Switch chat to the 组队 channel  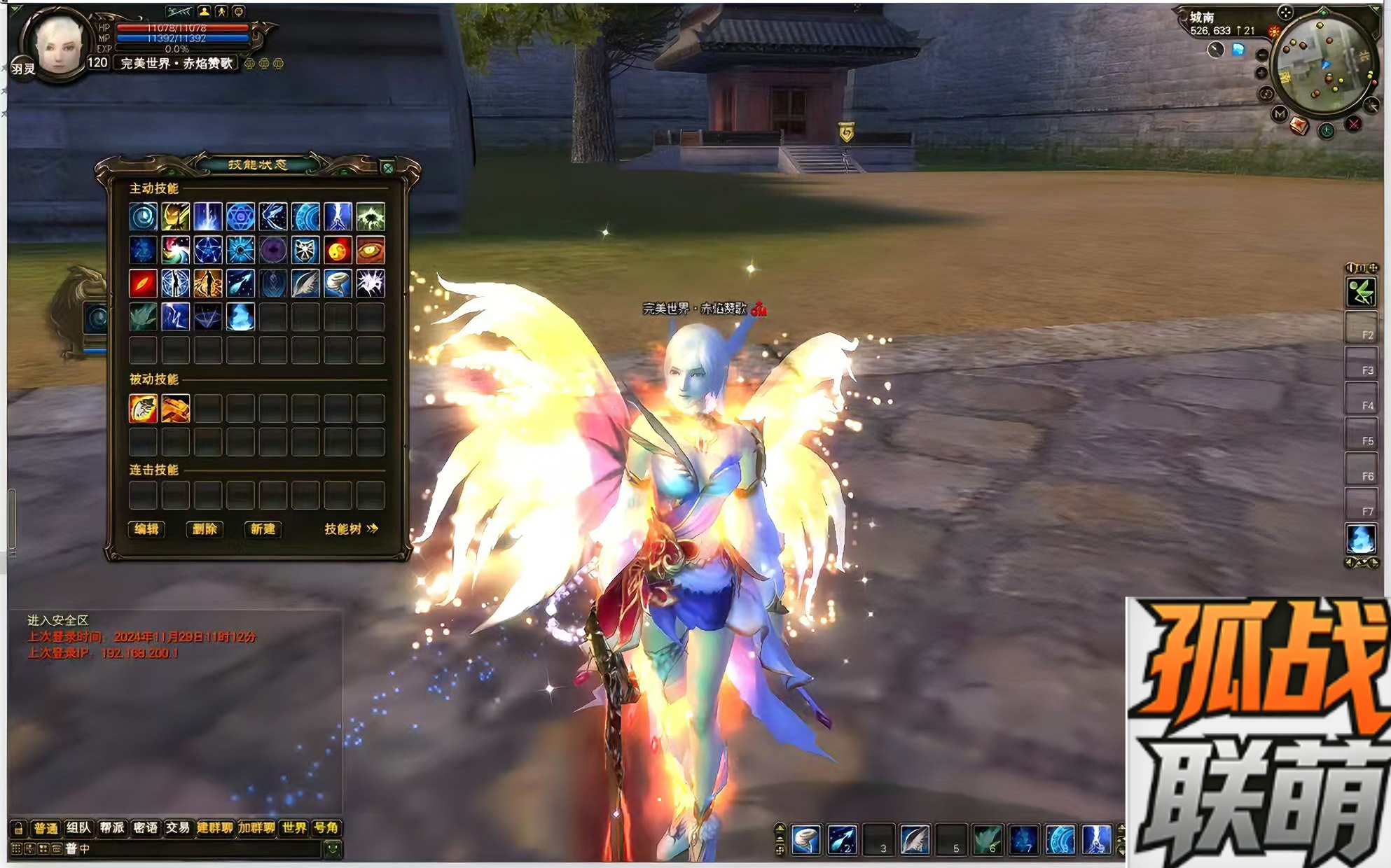[78, 828]
